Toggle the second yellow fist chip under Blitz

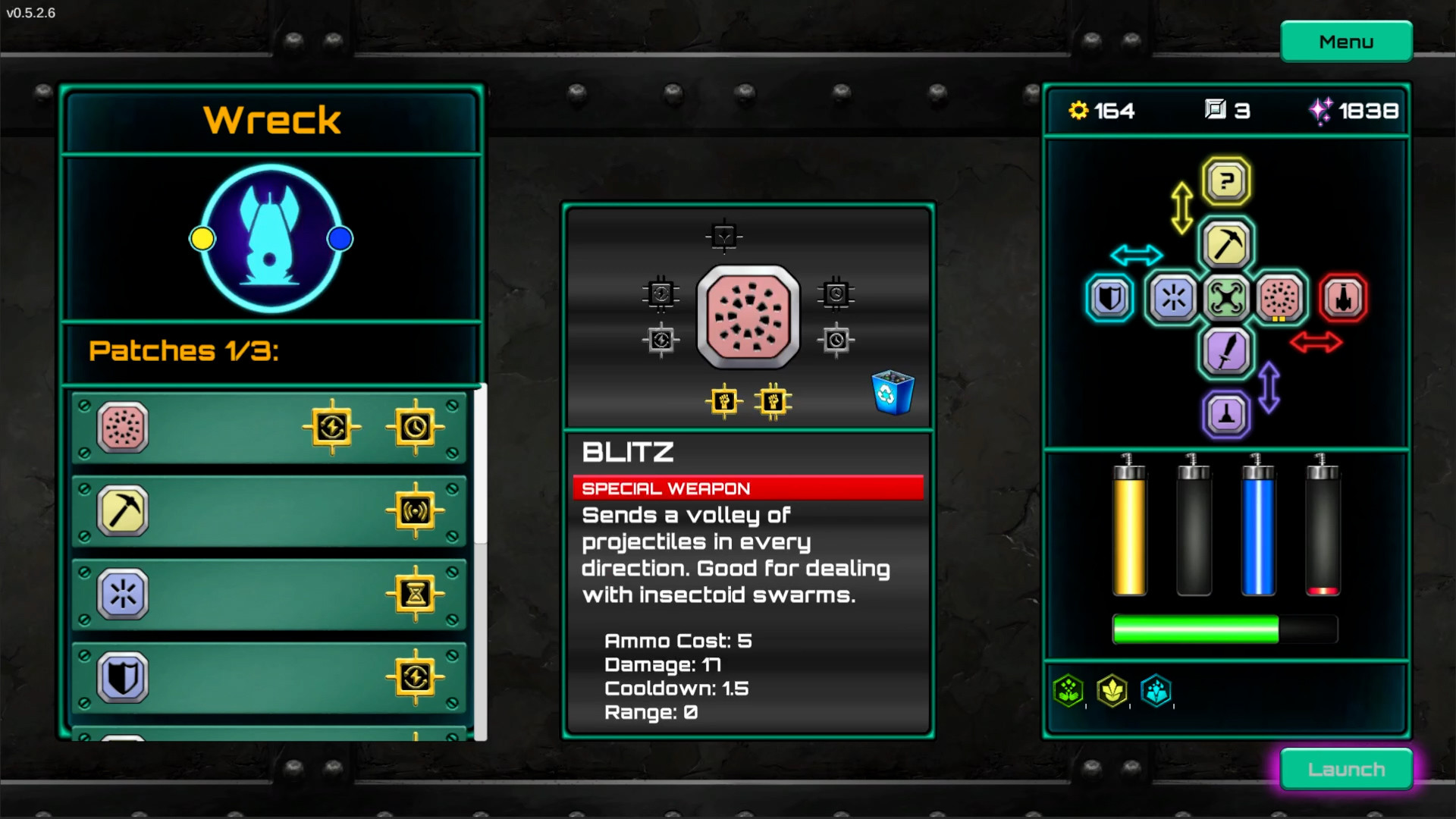point(774,401)
